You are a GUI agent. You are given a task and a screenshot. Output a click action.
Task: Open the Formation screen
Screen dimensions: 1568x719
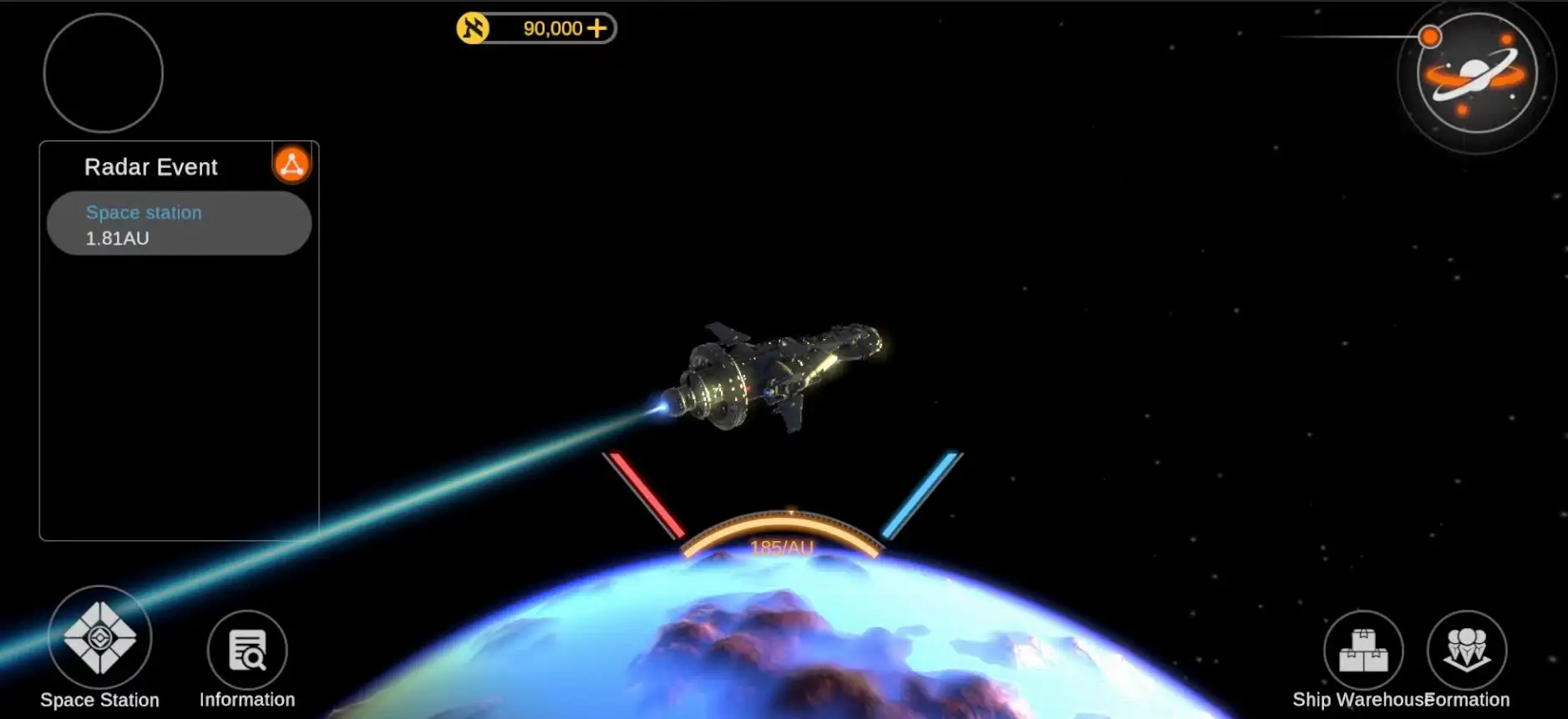pos(1467,651)
